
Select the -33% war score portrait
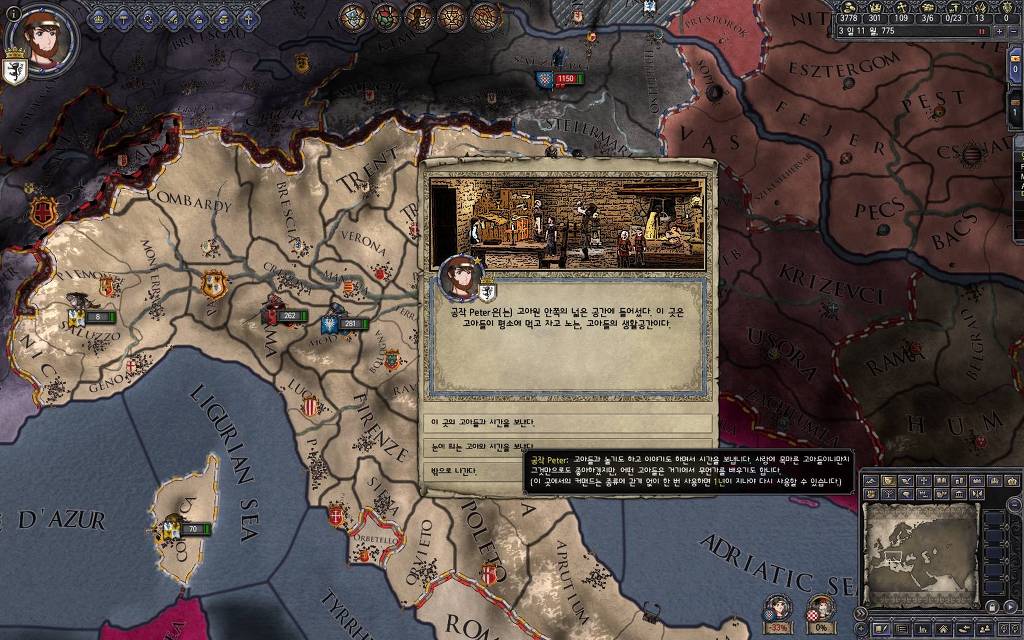(777, 608)
